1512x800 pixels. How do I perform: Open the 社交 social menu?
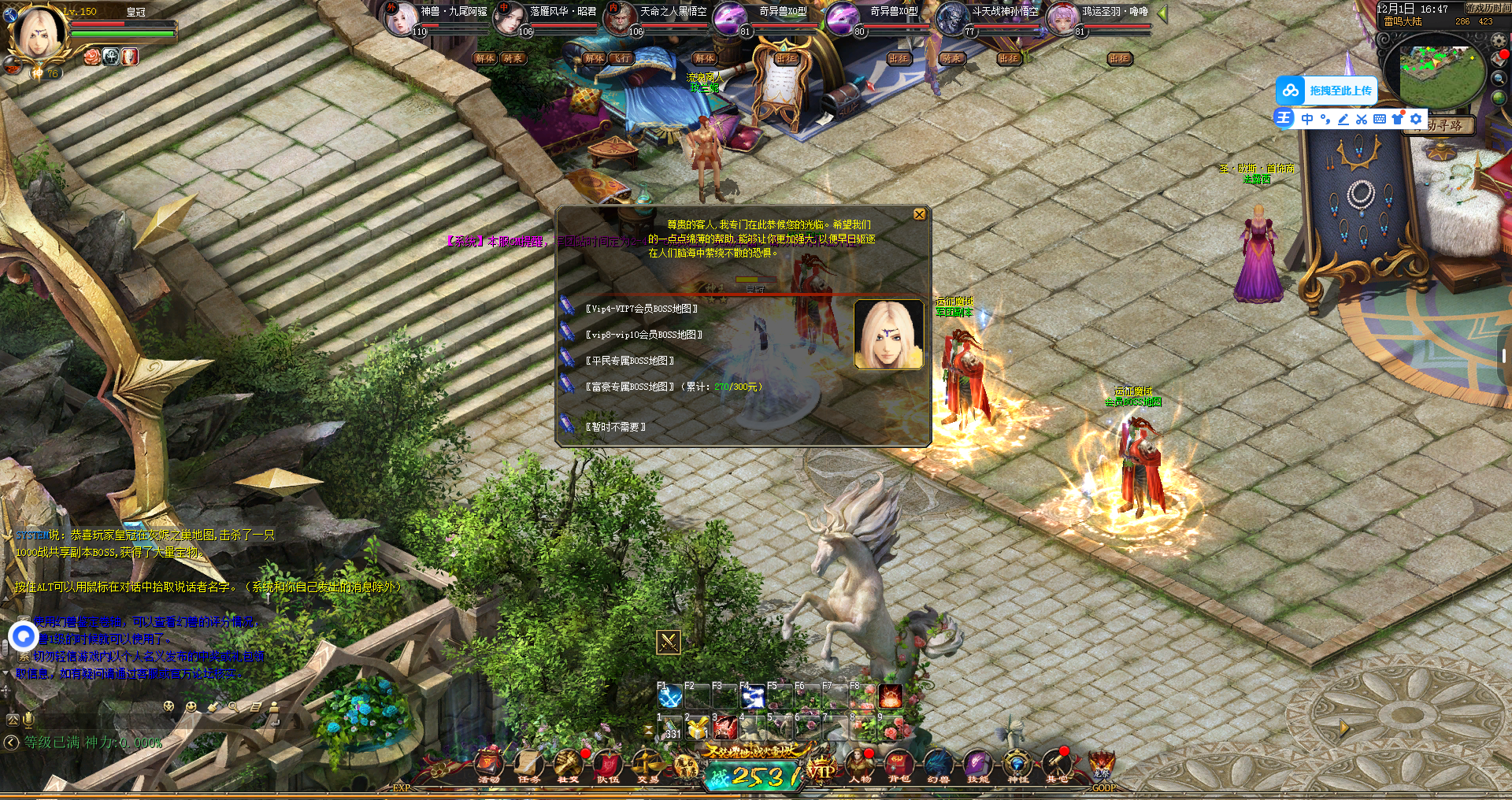coord(568,765)
